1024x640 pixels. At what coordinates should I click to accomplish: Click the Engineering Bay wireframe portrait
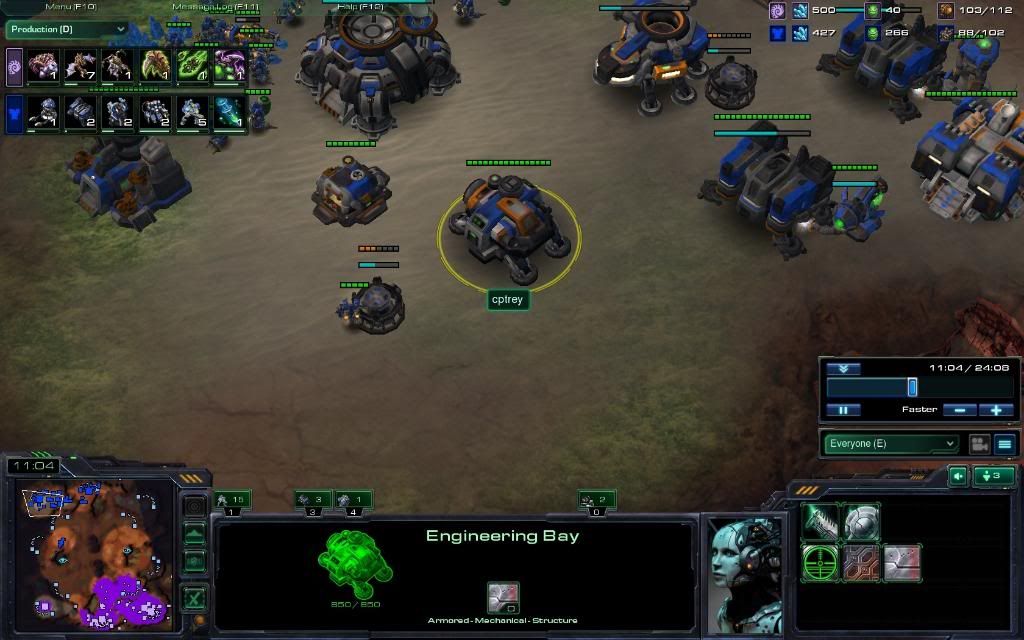(355, 563)
